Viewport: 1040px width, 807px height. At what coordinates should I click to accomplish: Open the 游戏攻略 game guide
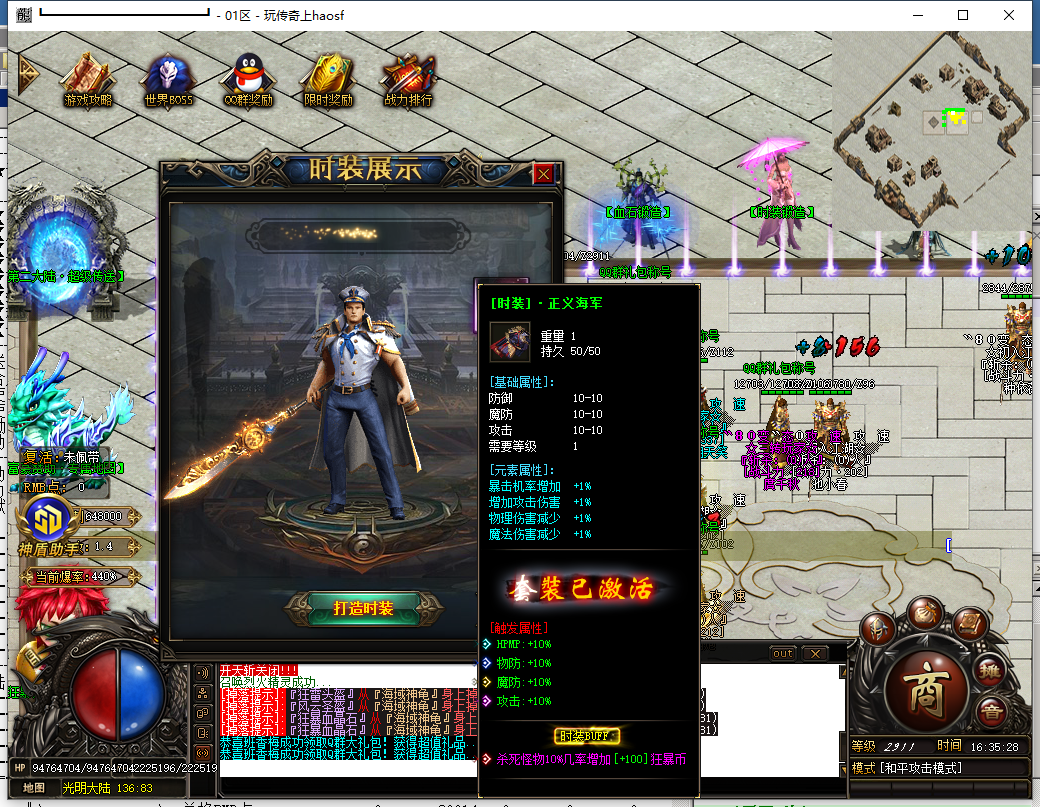coord(87,78)
